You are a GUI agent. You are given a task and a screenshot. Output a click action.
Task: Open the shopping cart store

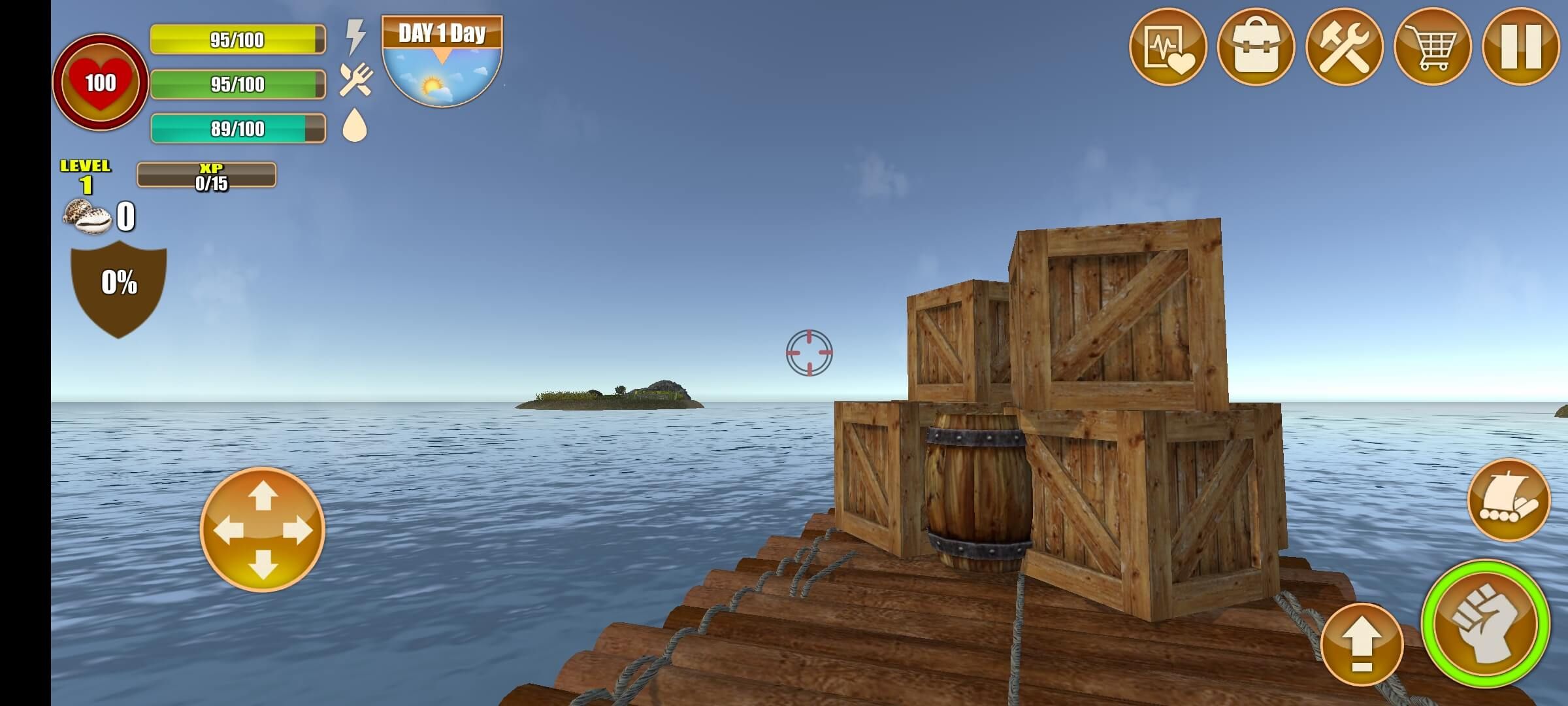click(1432, 46)
